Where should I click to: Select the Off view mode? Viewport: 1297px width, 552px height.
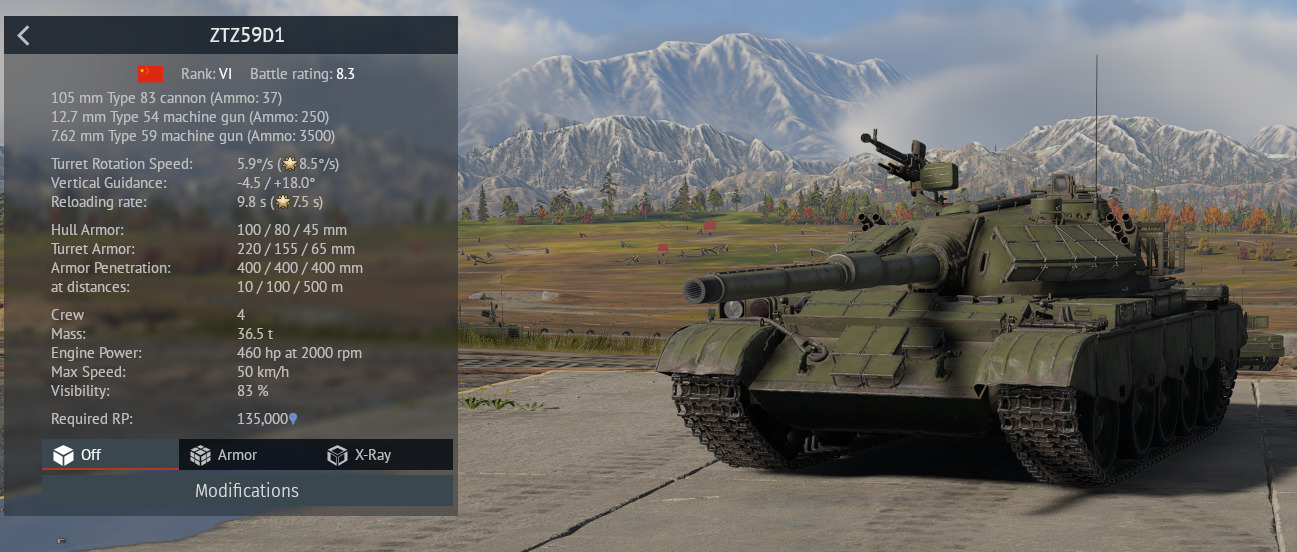point(110,455)
